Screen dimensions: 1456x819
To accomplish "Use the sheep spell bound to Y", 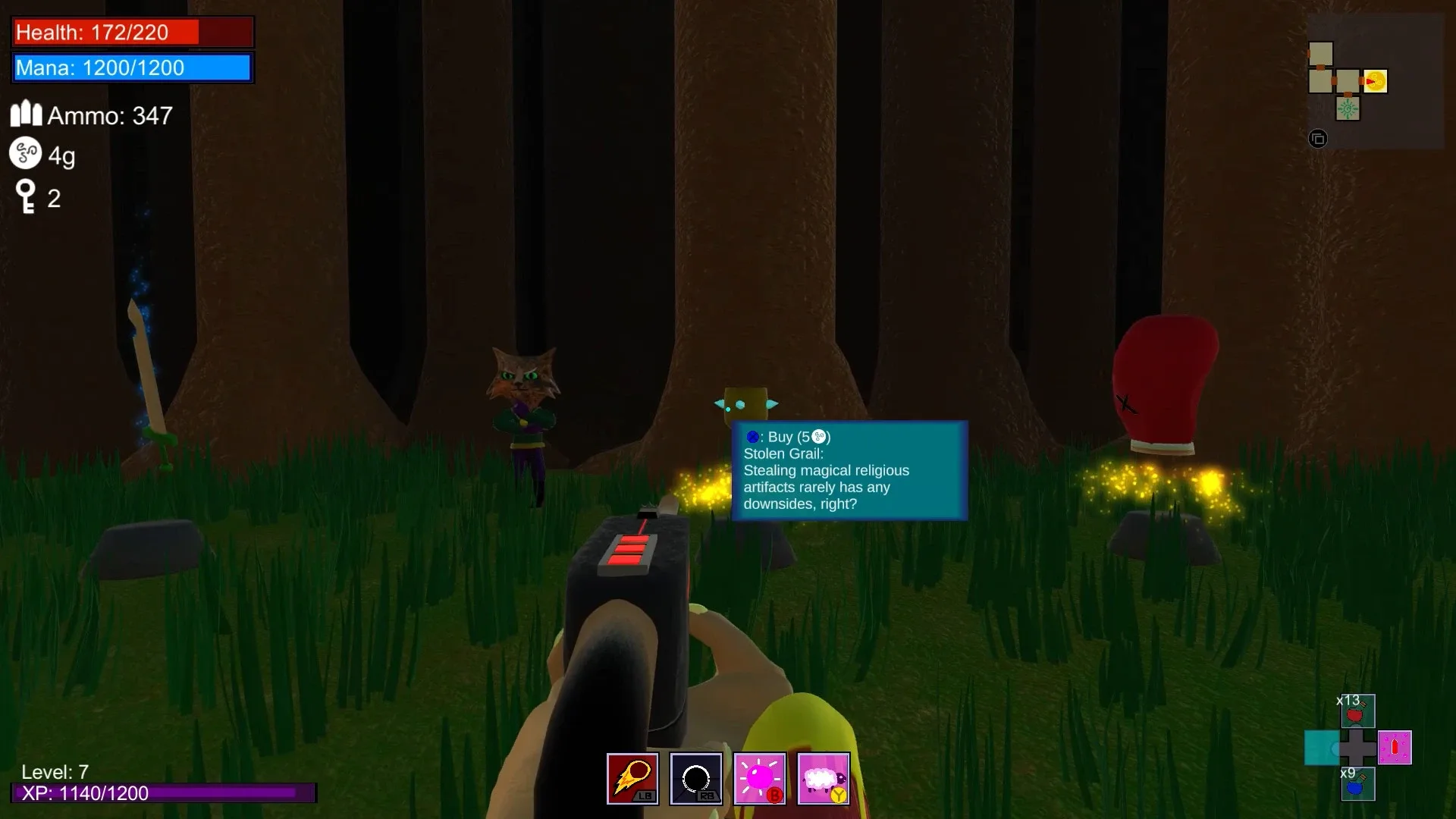I will pos(824,778).
